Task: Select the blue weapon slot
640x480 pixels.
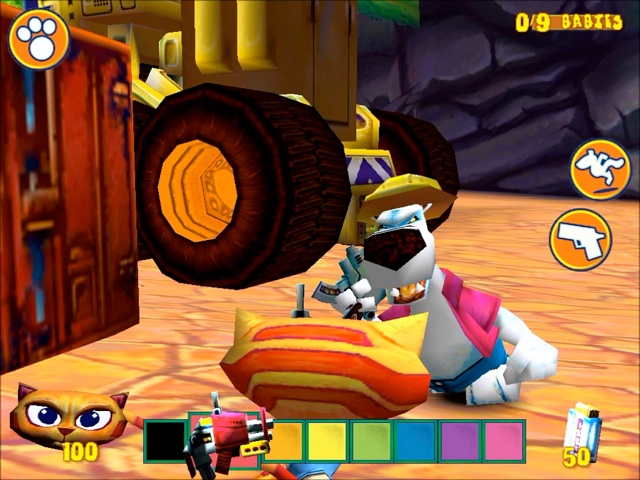Action: (413, 441)
